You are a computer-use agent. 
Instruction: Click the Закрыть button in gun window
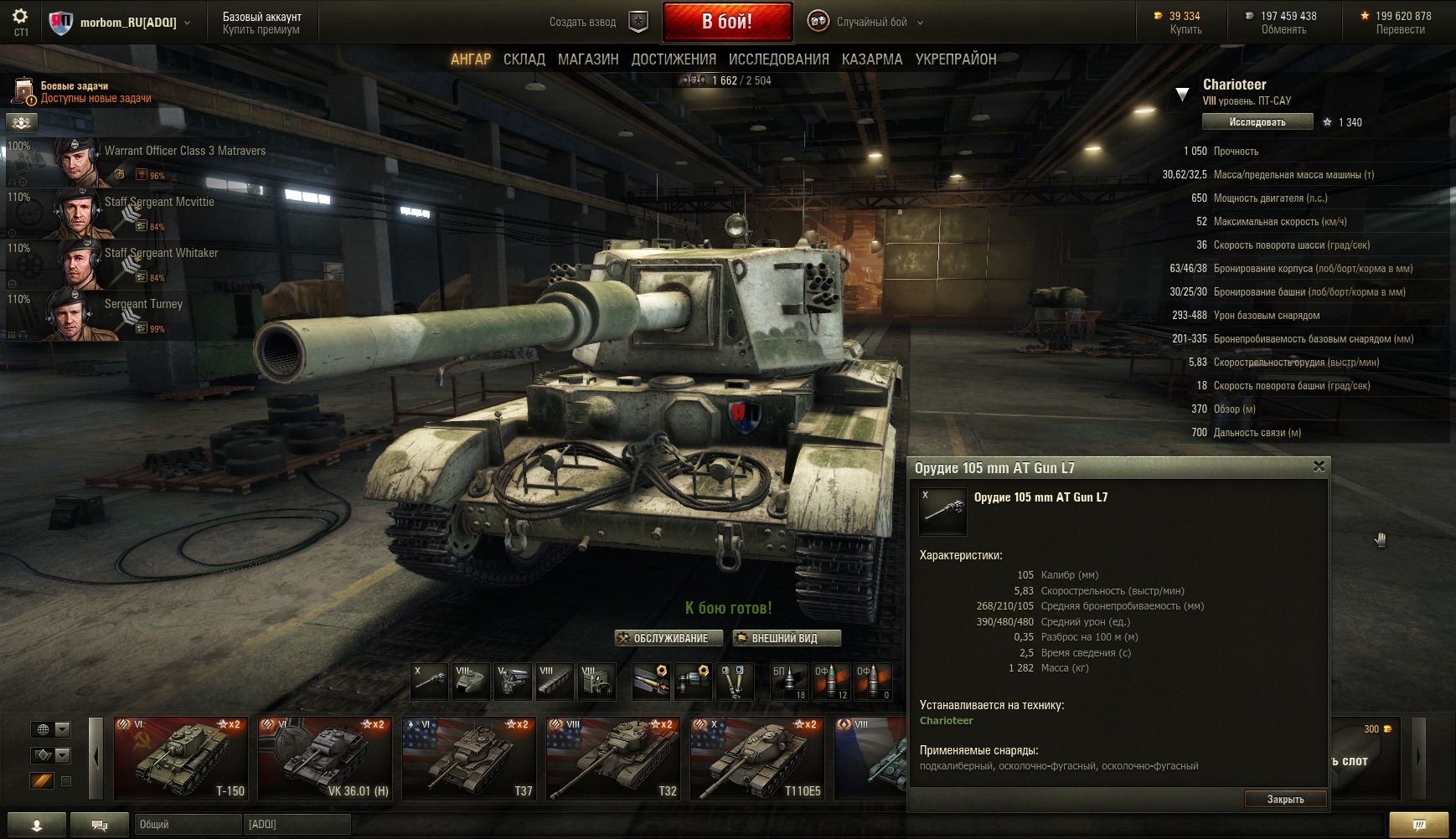(1285, 799)
